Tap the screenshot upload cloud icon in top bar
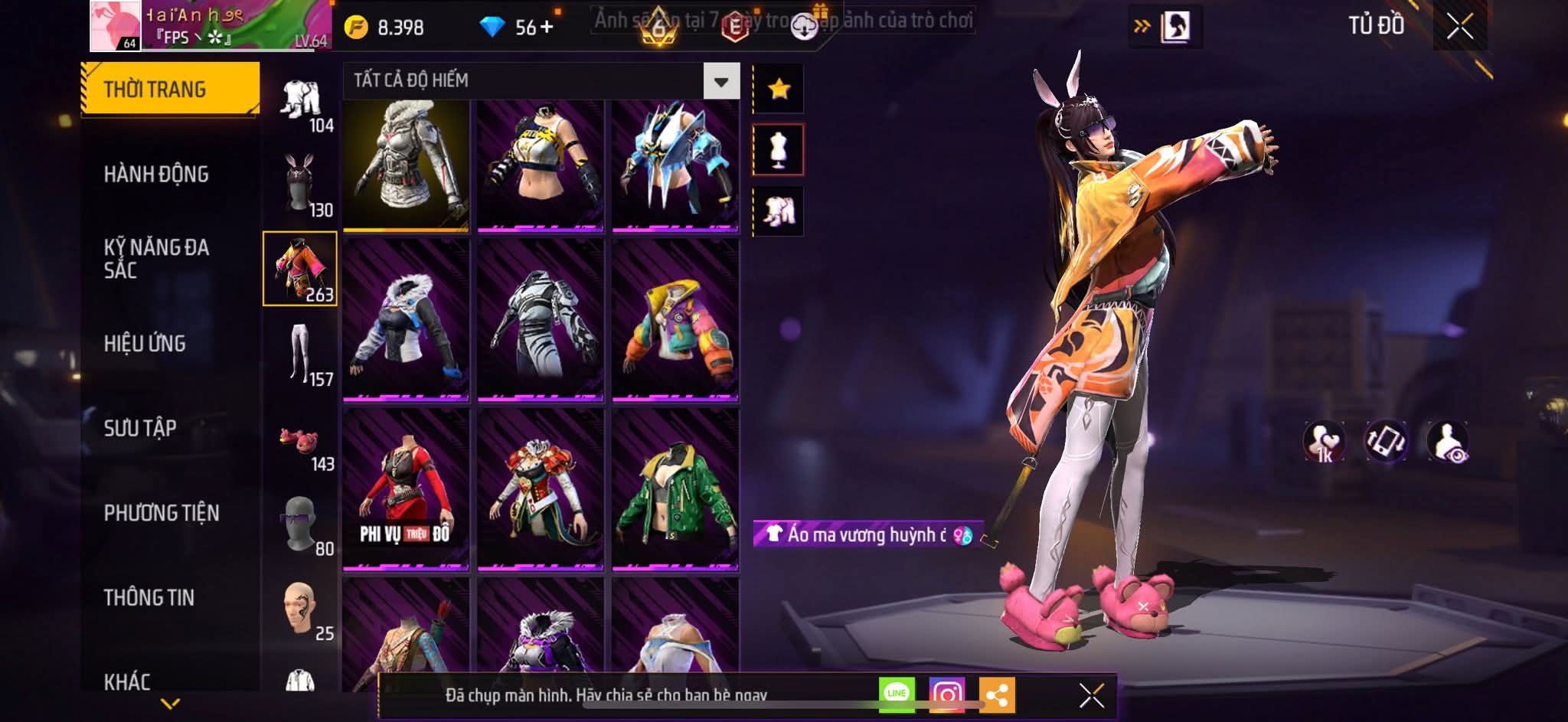Image resolution: width=1568 pixels, height=722 pixels. pyautogui.click(x=804, y=24)
